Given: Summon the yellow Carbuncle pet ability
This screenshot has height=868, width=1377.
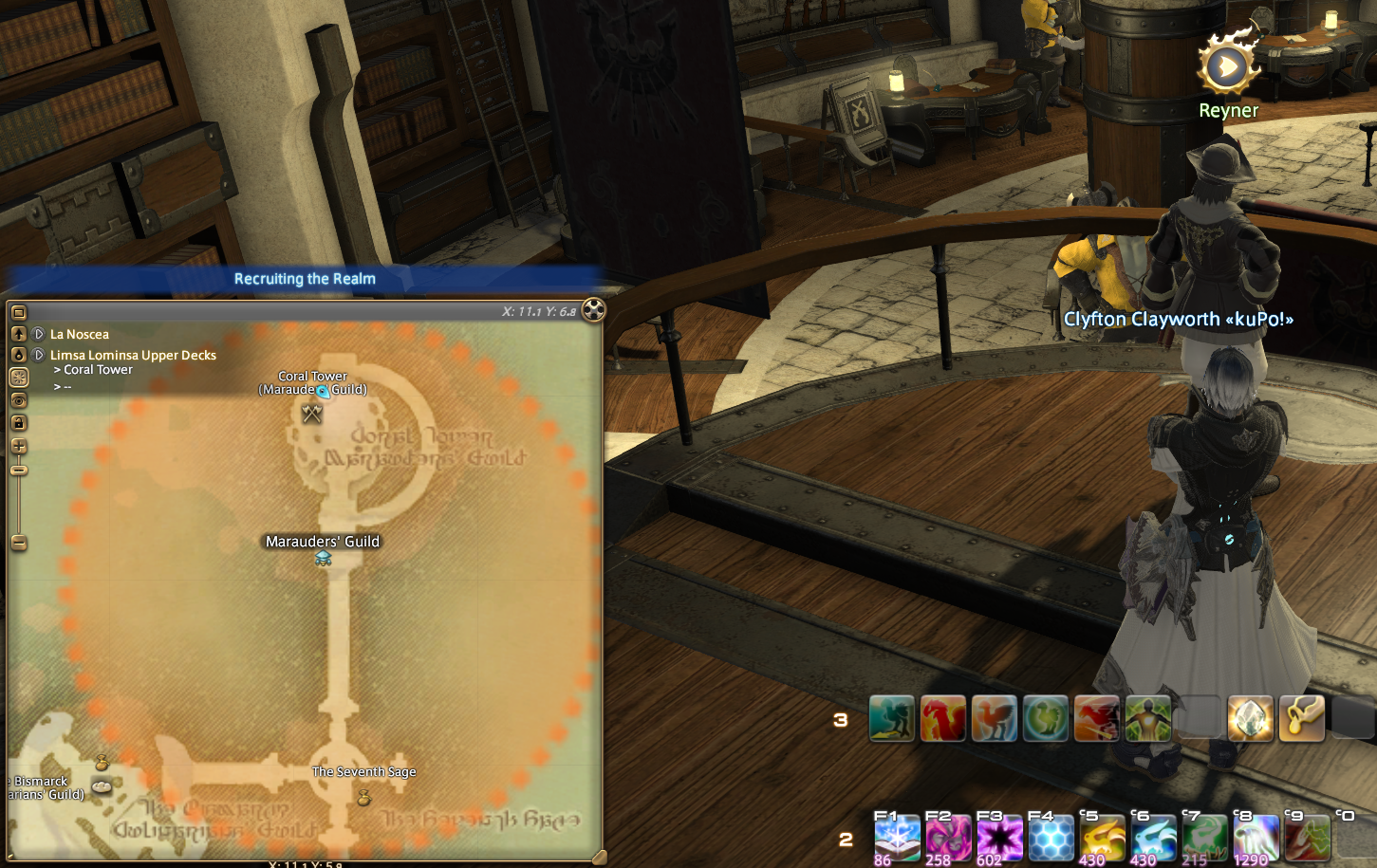Looking at the screenshot, I should pyautogui.click(x=1102, y=839).
